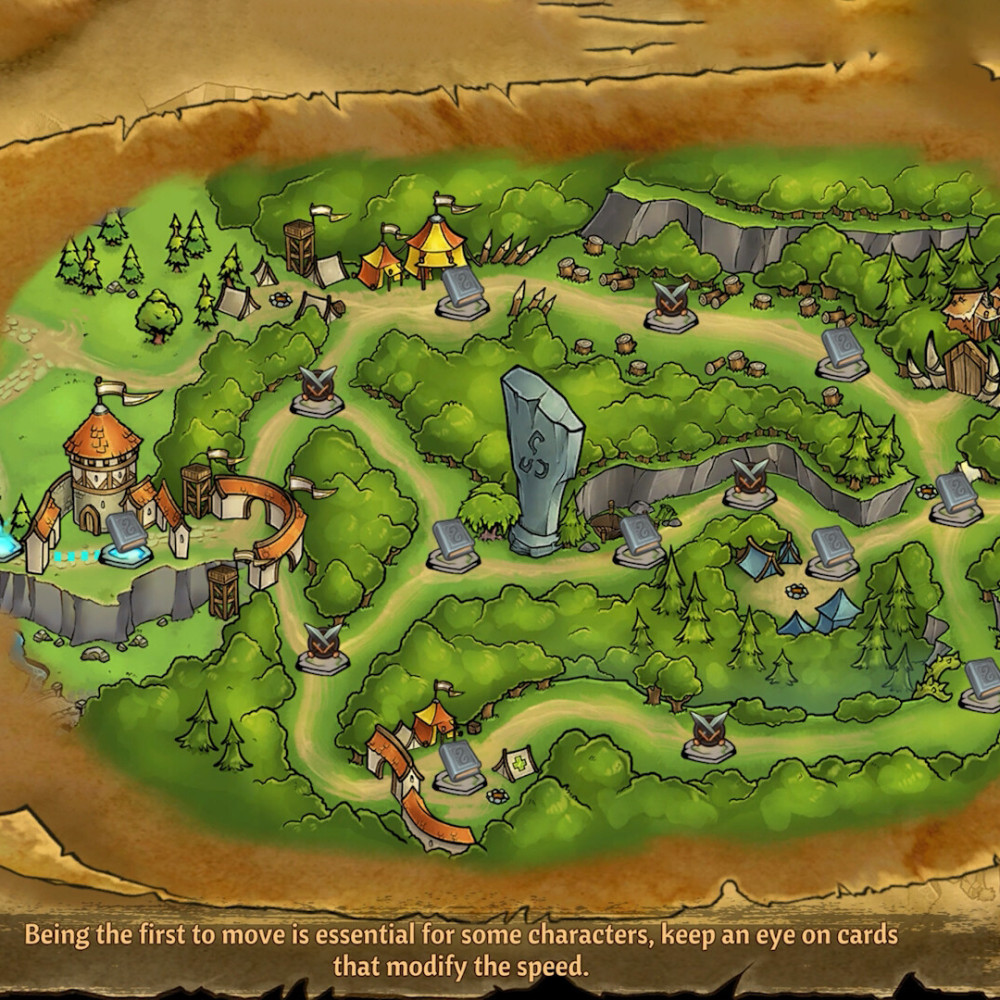Pick the book node near the tusked wooden hut
The width and height of the screenshot is (1000, 1000).
coord(841,353)
